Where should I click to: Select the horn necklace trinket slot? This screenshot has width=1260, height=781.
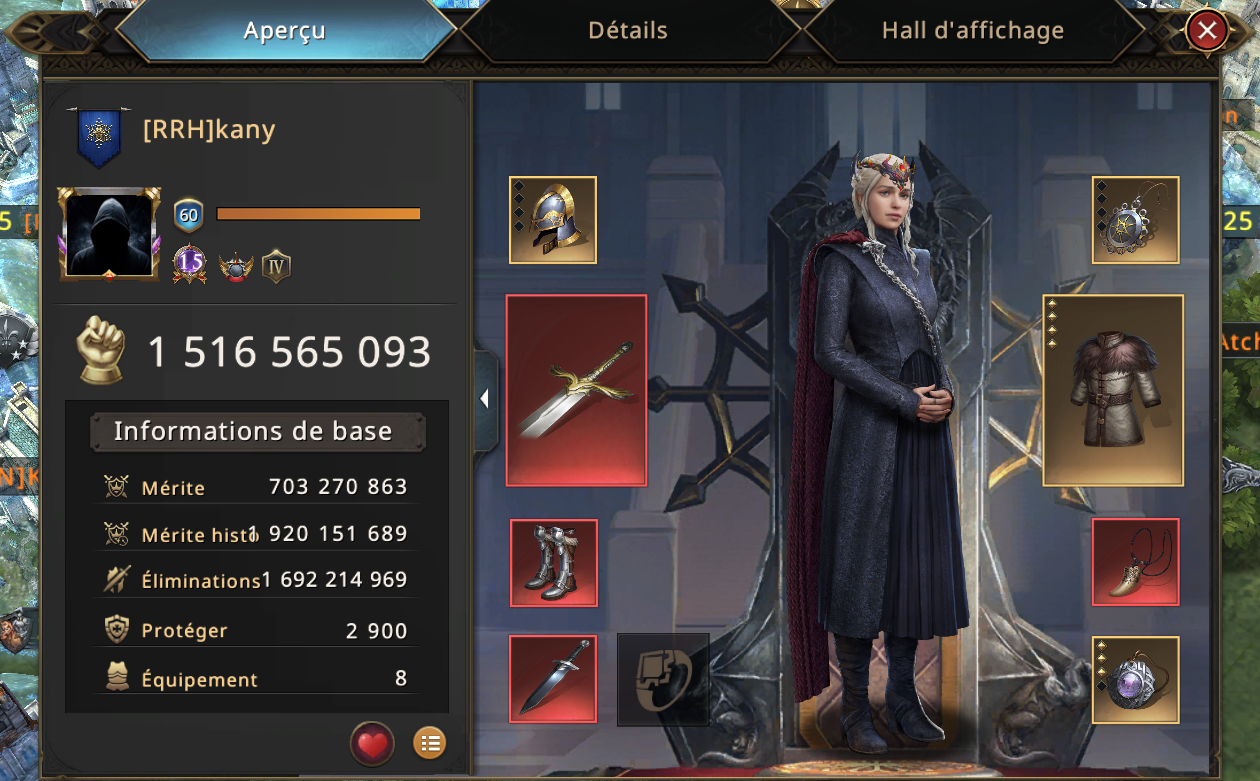pos(1135,562)
